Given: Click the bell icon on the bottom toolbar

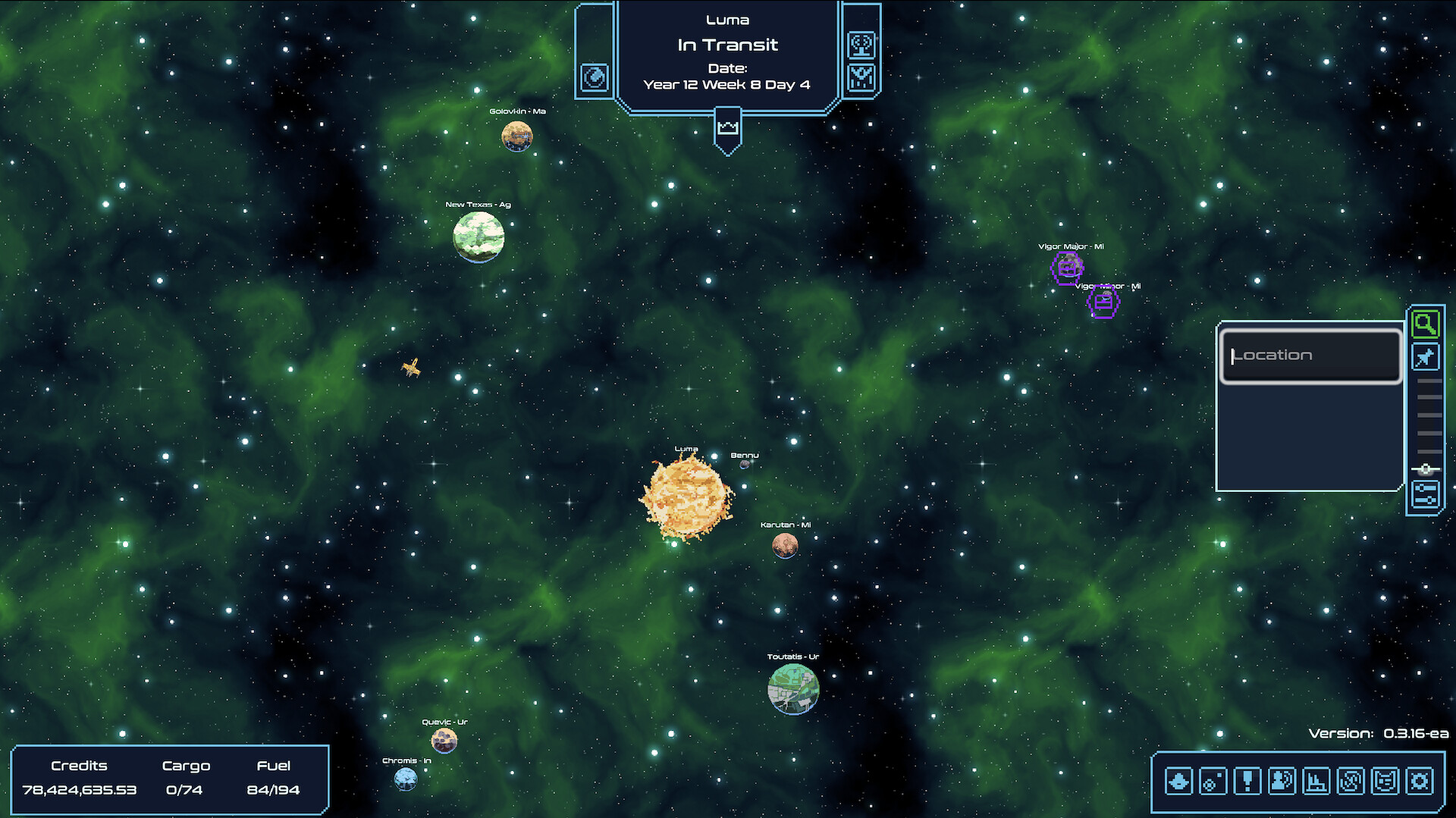Looking at the screenshot, I should tap(1178, 780).
